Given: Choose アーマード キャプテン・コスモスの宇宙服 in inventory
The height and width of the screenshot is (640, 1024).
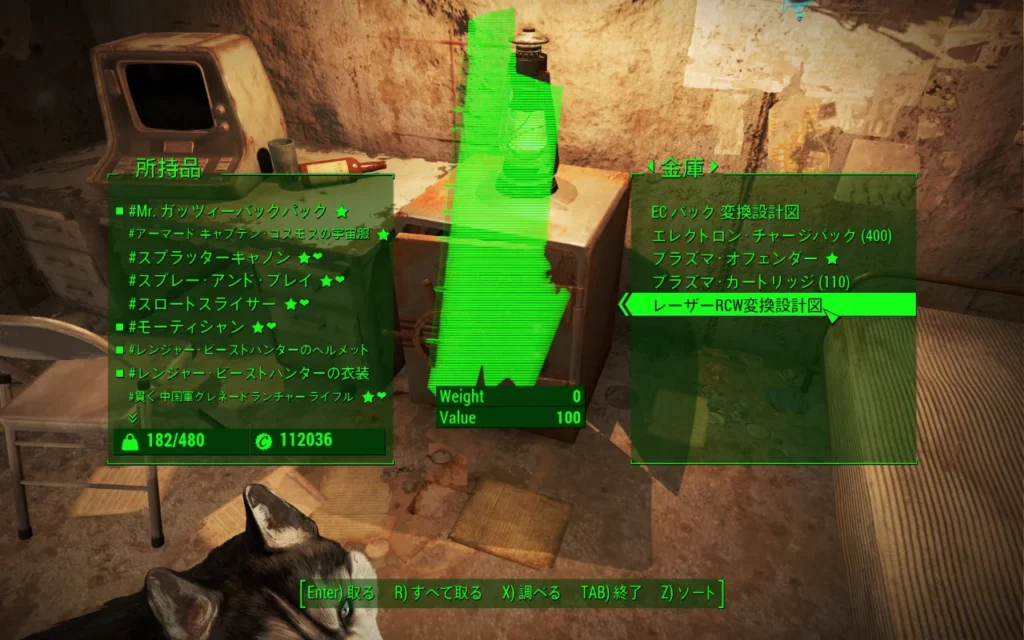Looking at the screenshot, I should click(x=250, y=234).
